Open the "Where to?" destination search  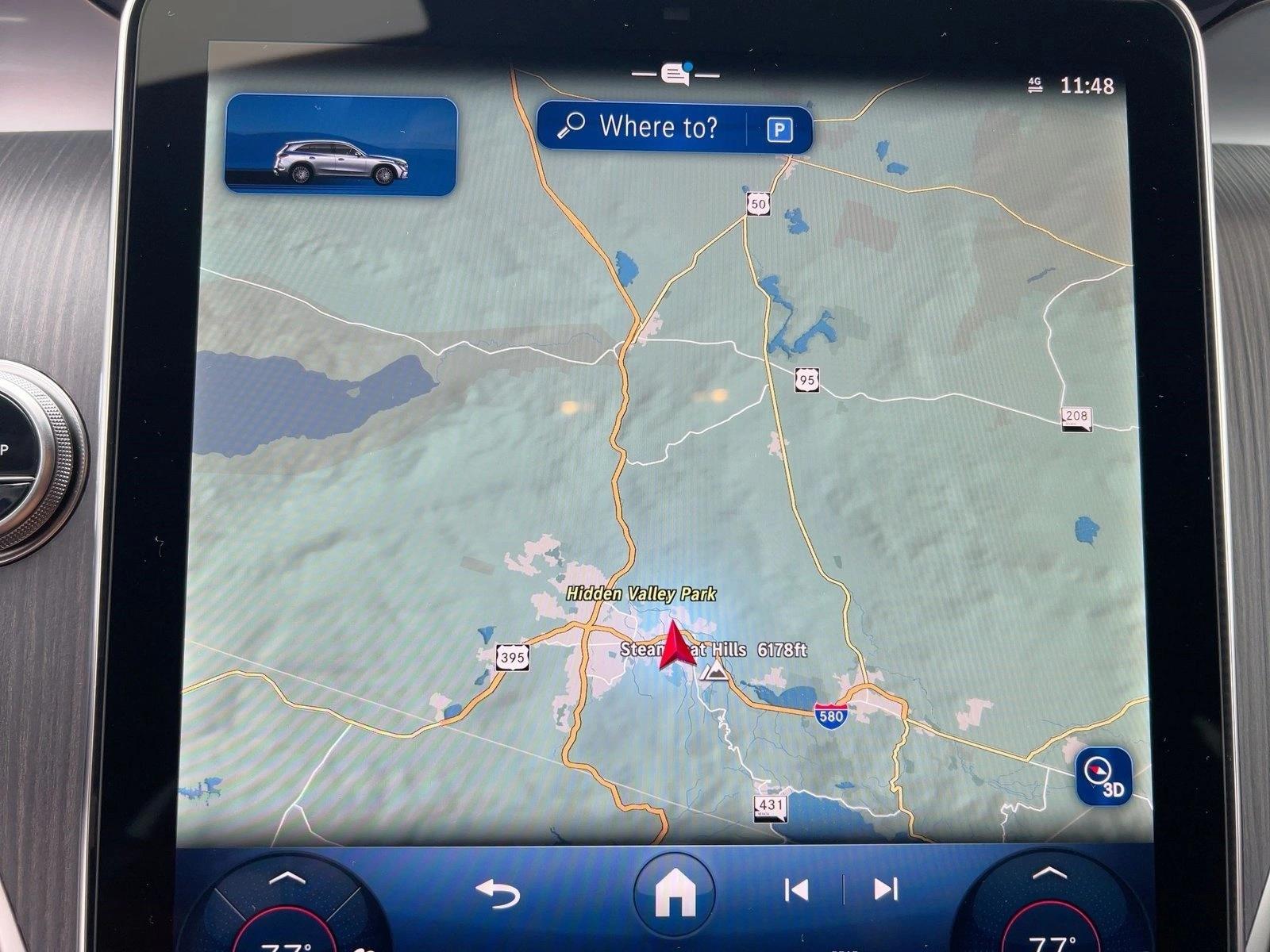pos(641,127)
